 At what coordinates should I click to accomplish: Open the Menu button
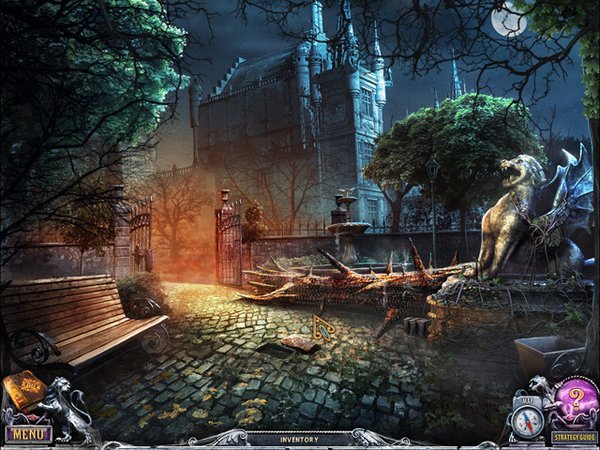pyautogui.click(x=28, y=434)
